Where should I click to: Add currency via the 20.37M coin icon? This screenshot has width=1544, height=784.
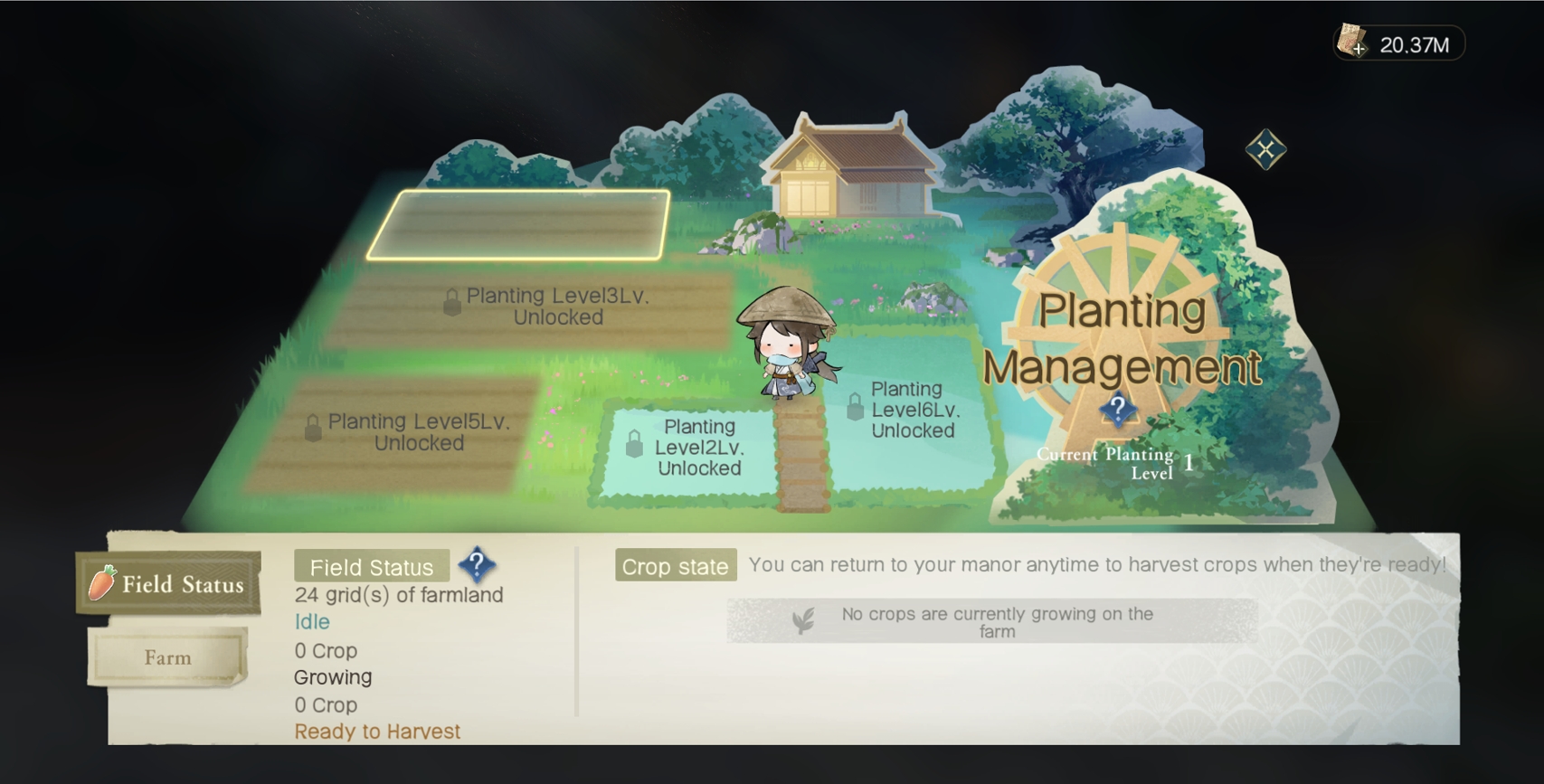1353,43
